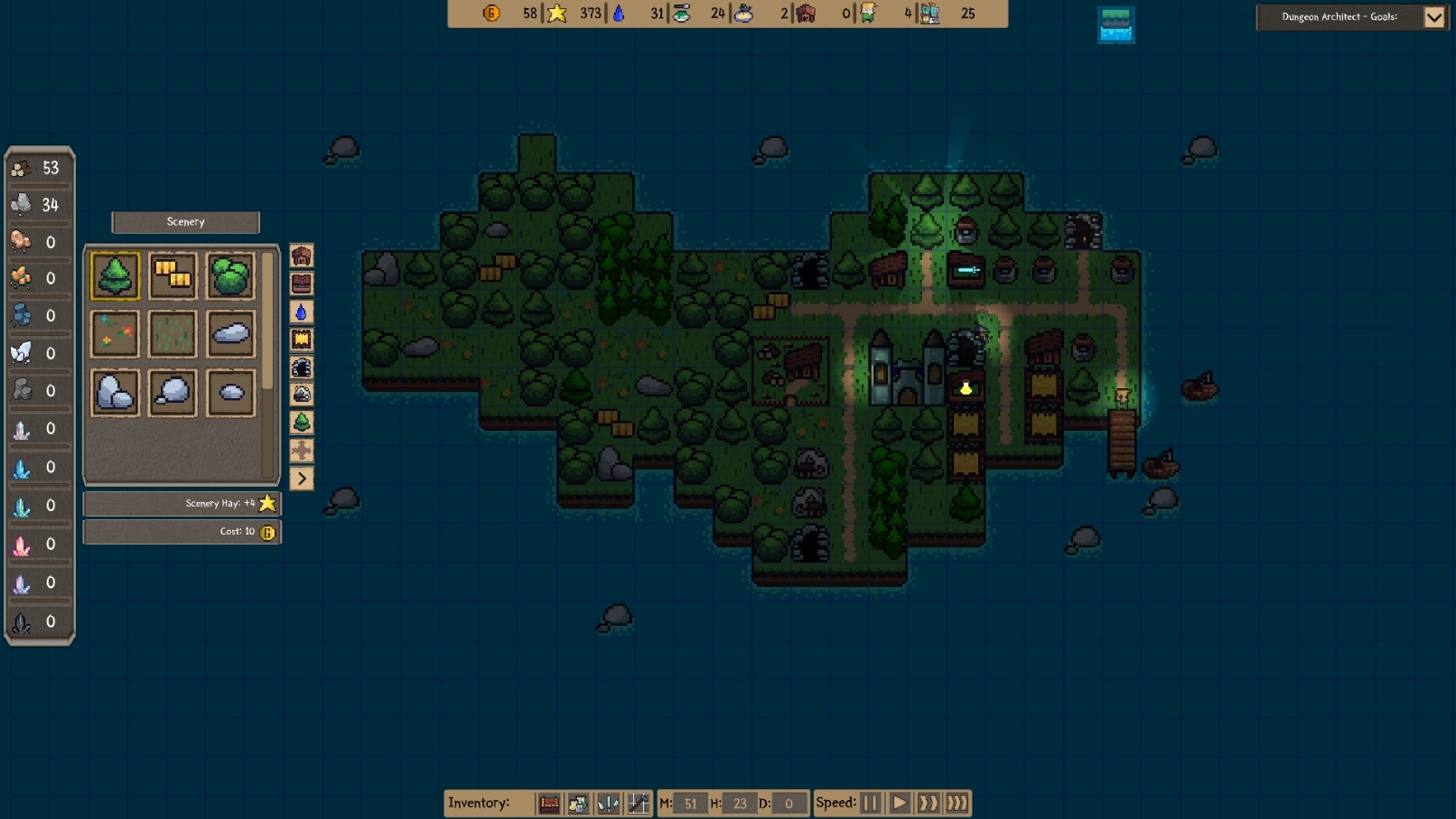Select the hay scenery item
The height and width of the screenshot is (819, 1456).
pos(173,275)
